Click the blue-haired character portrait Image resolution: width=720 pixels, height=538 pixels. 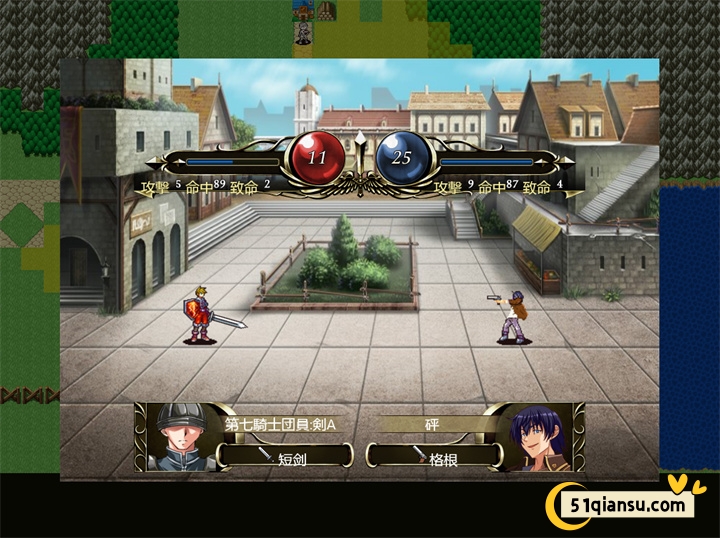537,438
